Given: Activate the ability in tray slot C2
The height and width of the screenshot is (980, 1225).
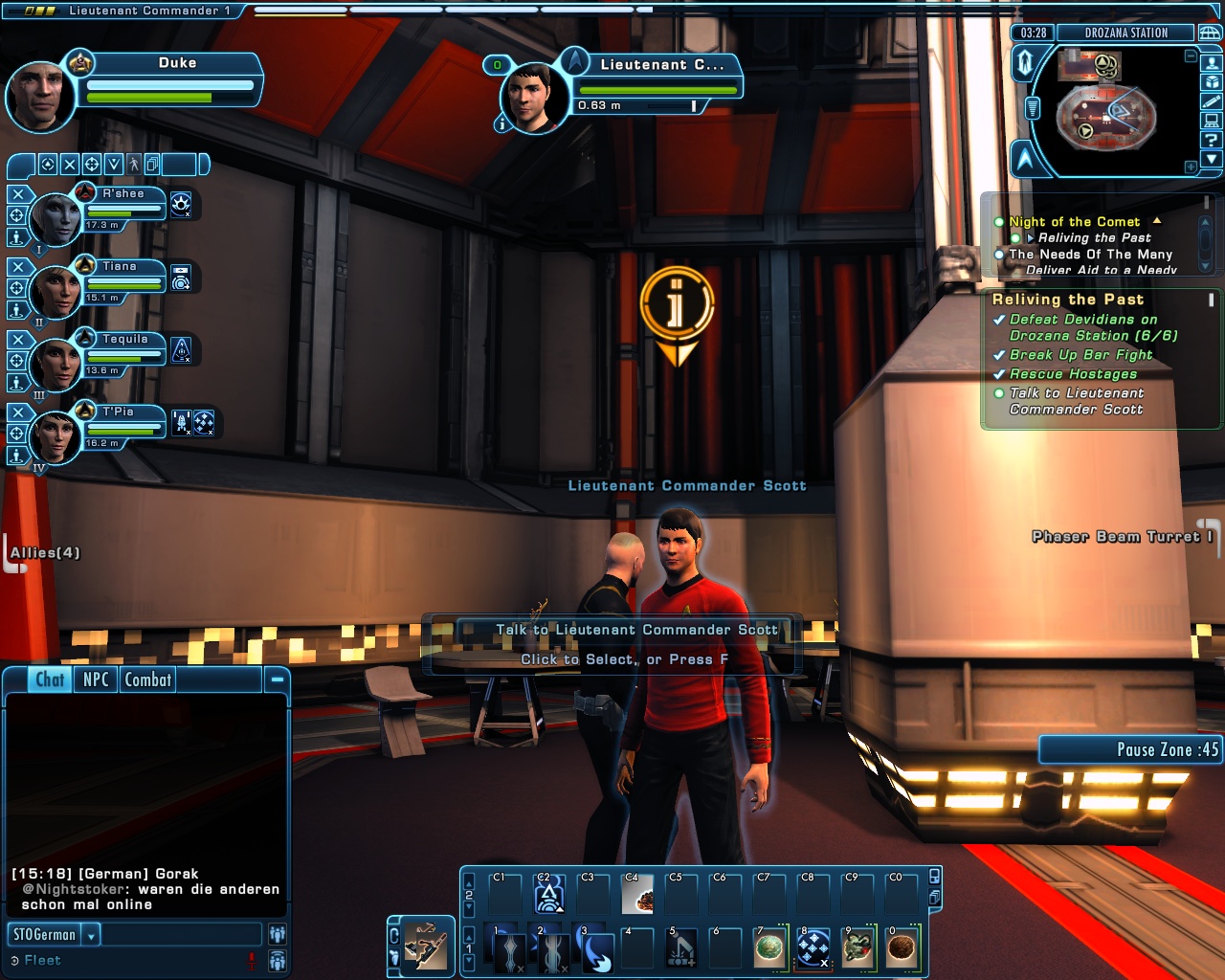Looking at the screenshot, I should point(548,895).
